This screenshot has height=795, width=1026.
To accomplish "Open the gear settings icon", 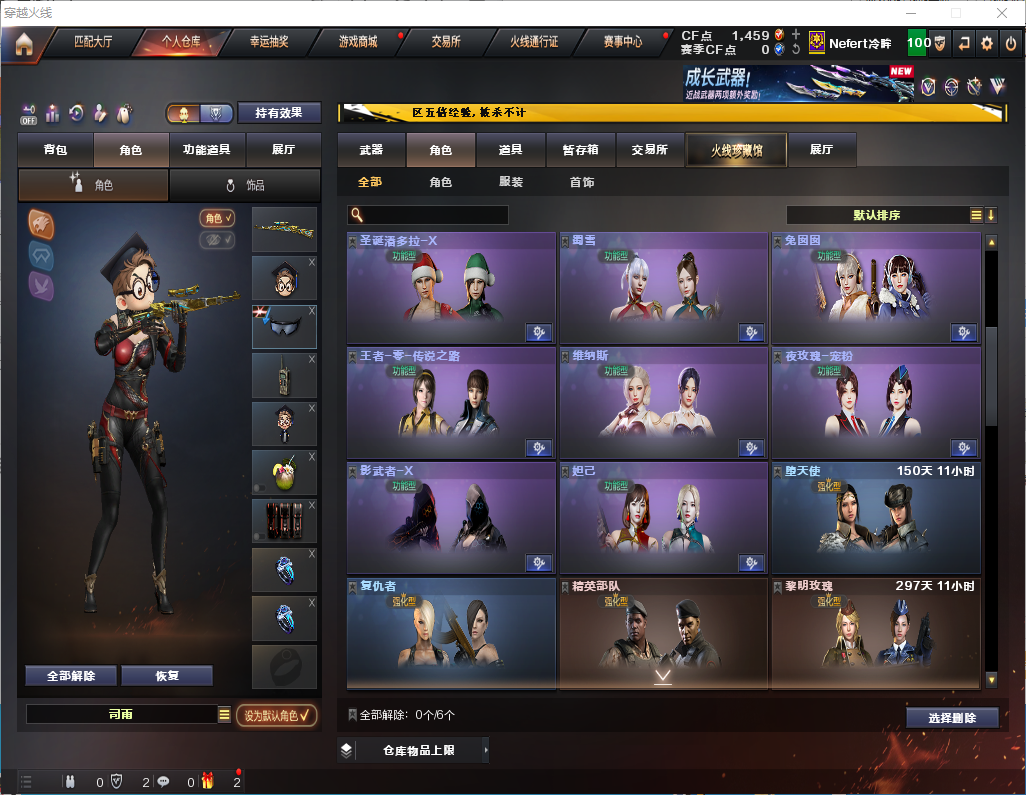I will click(x=987, y=44).
